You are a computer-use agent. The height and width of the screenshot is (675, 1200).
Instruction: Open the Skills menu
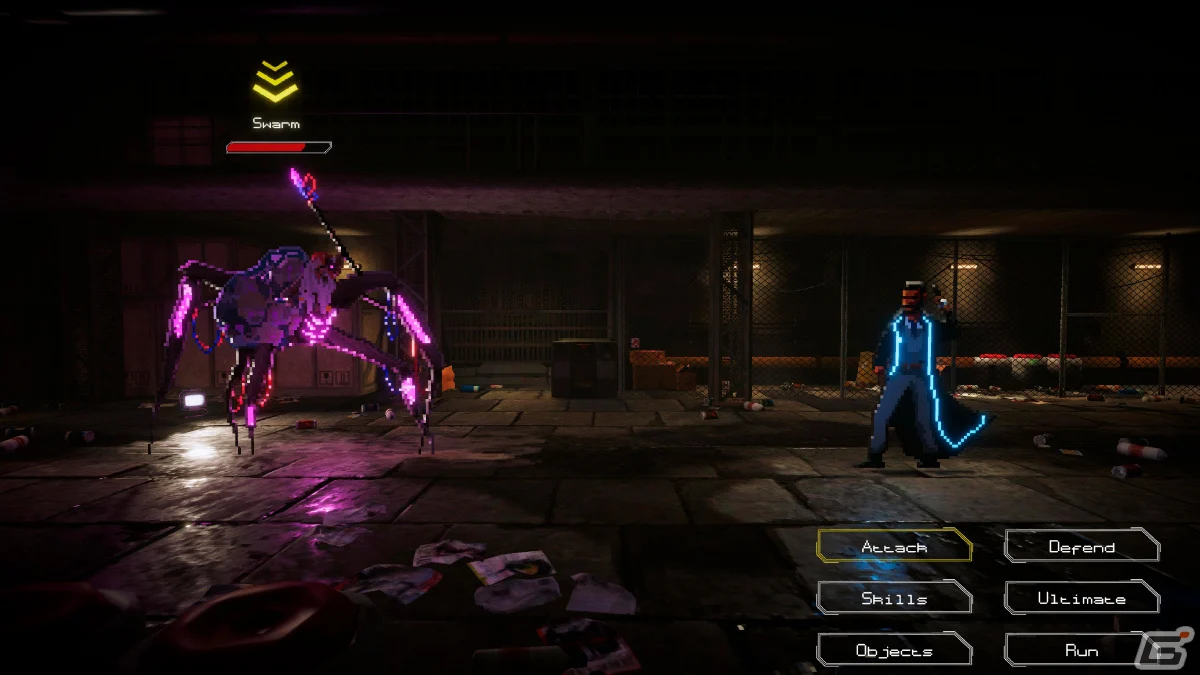coord(894,598)
